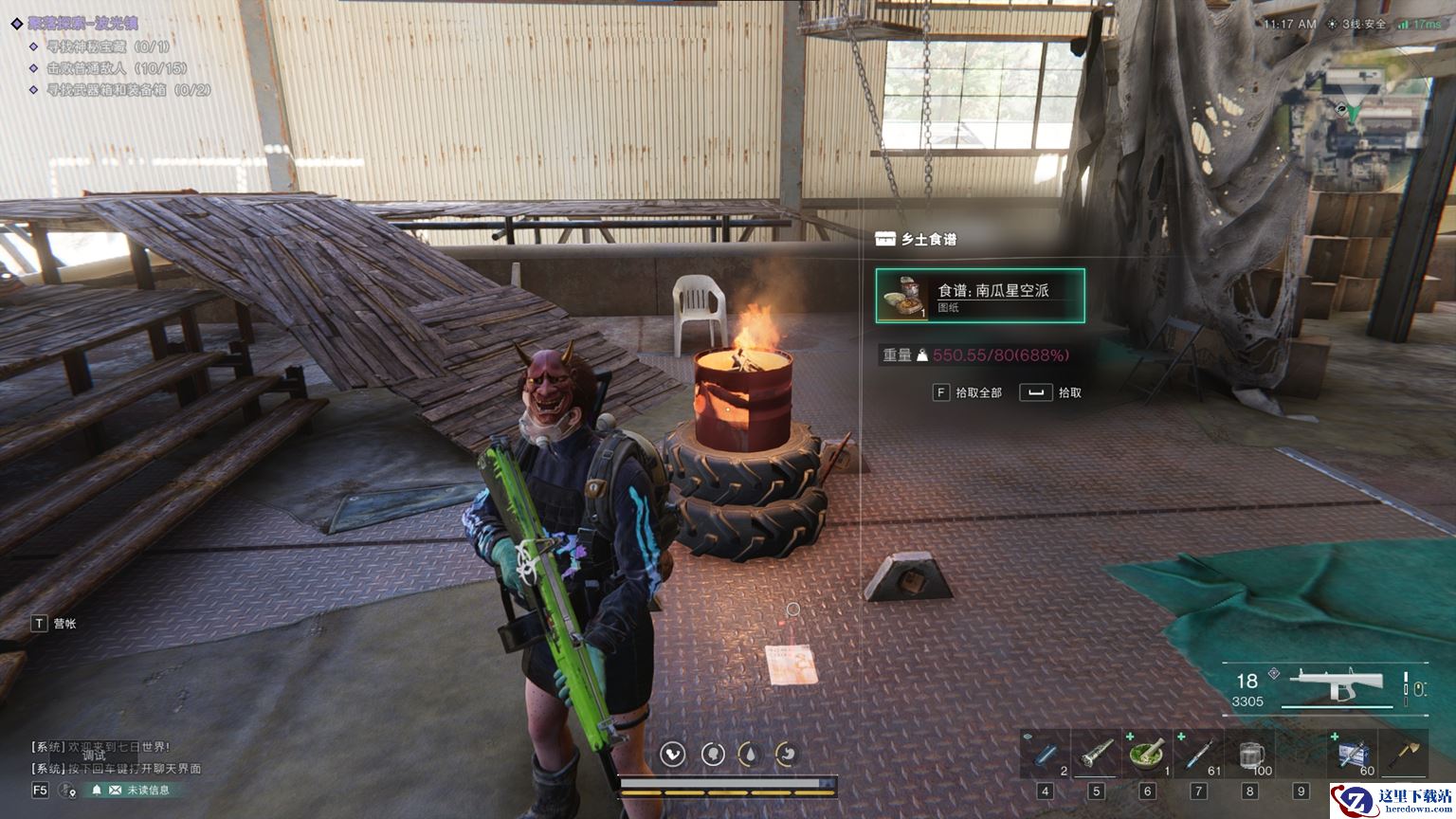Click the head sanity status icon

[x=712, y=754]
